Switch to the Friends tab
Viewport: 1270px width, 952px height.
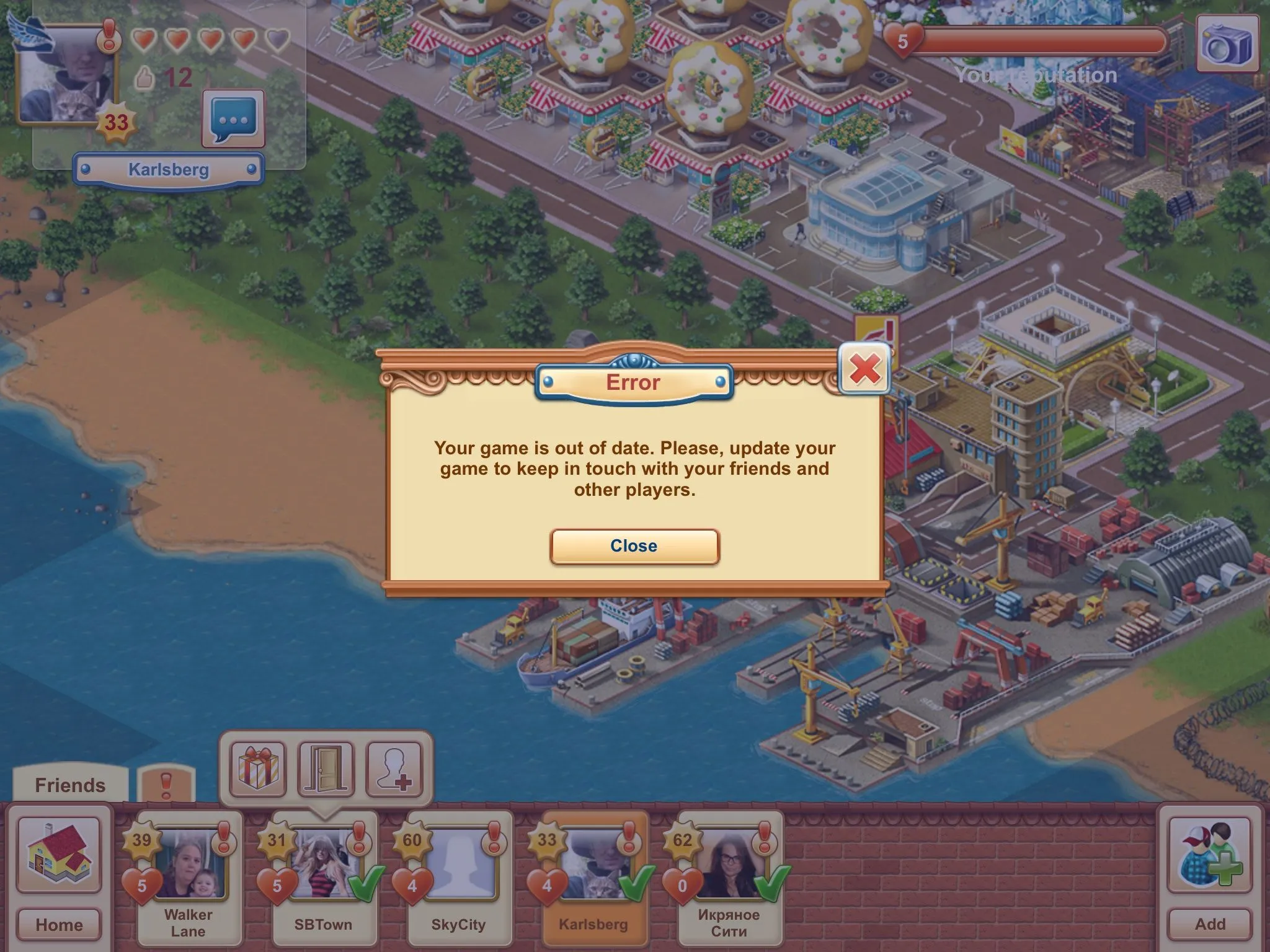70,785
